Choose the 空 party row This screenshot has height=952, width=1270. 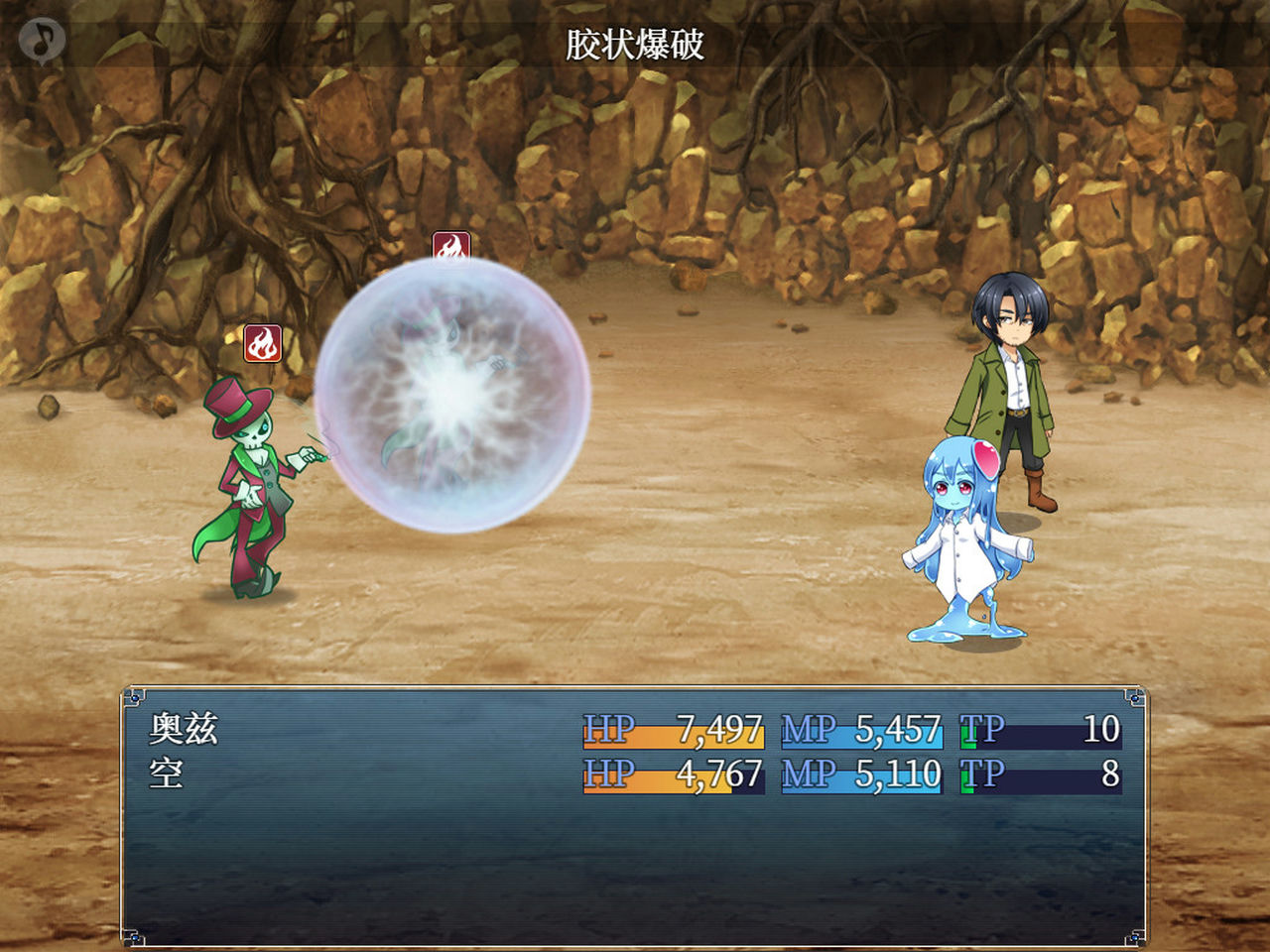pos(167,773)
